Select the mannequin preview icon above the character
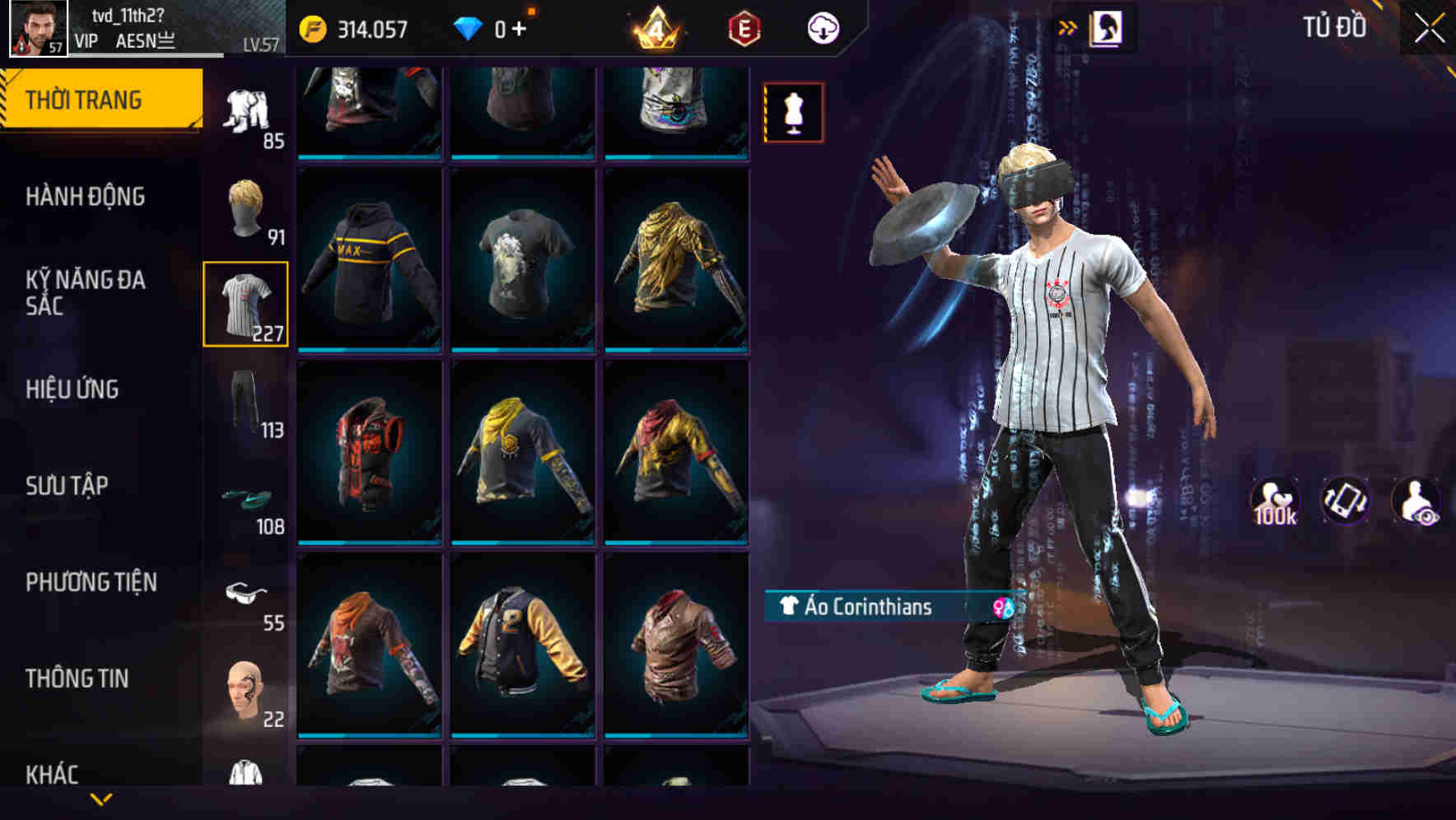The image size is (1456, 820). pos(793,114)
